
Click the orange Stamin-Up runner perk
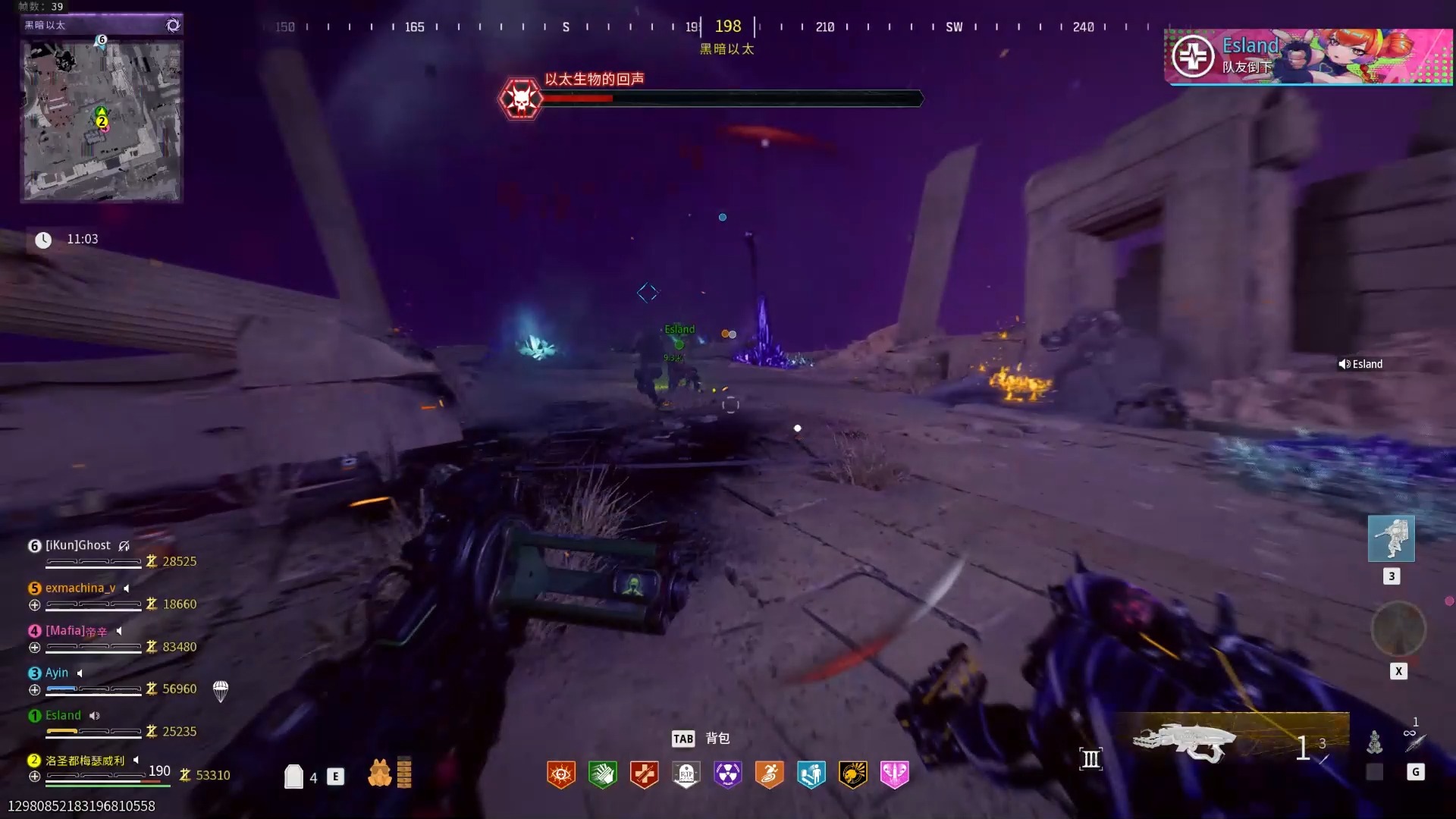click(770, 774)
